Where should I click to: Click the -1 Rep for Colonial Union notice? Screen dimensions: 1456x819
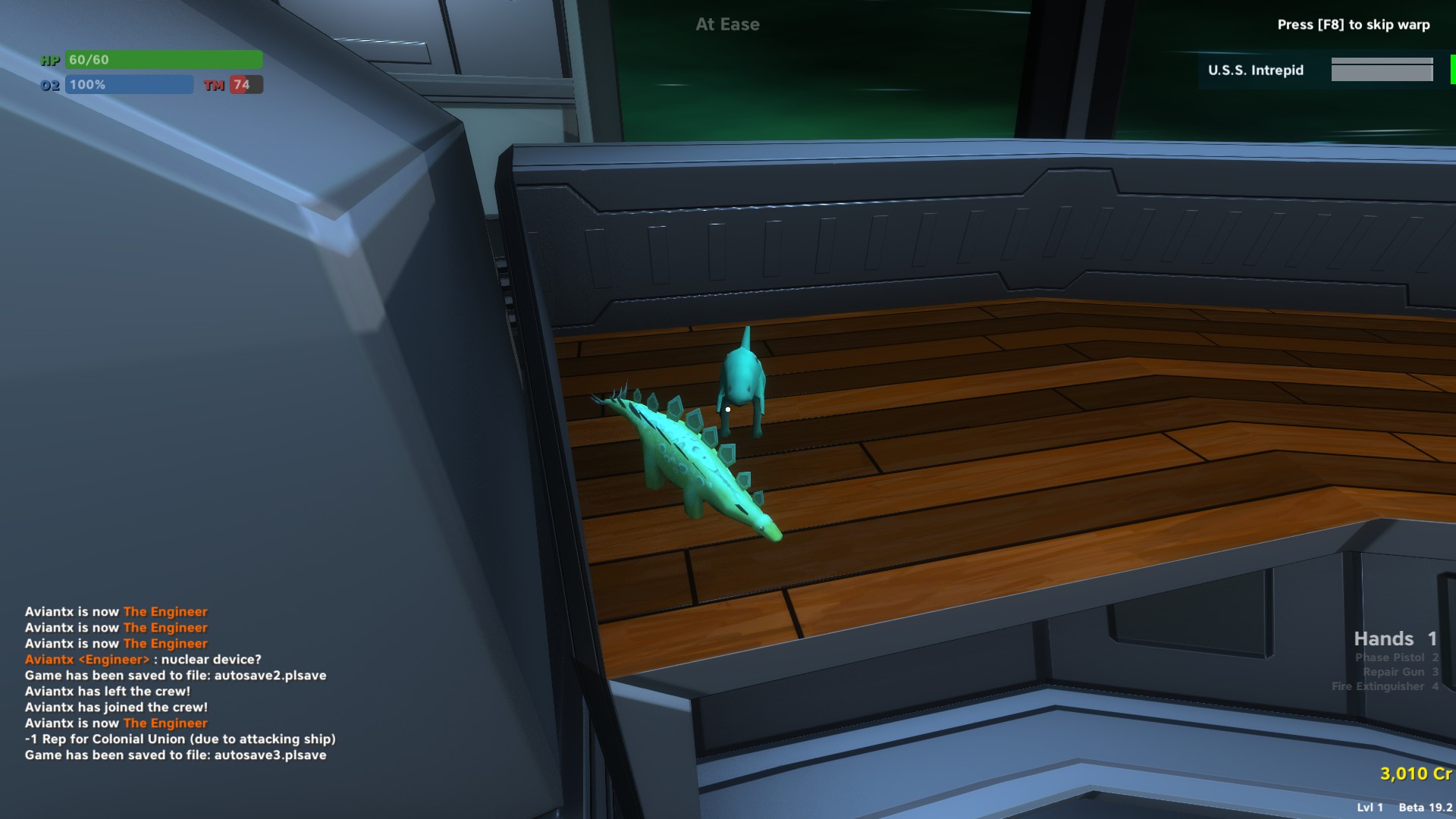point(181,739)
